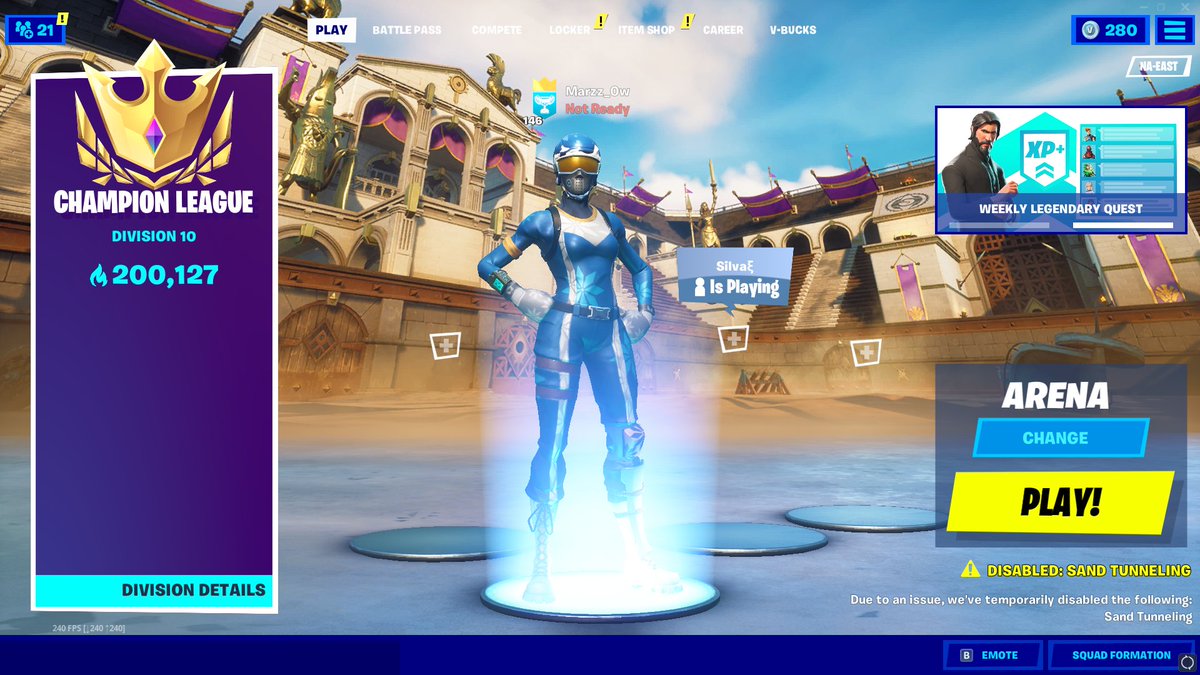Viewport: 1200px width, 675px height.
Task: Hit the yellow Play! button
Action: coord(1060,503)
